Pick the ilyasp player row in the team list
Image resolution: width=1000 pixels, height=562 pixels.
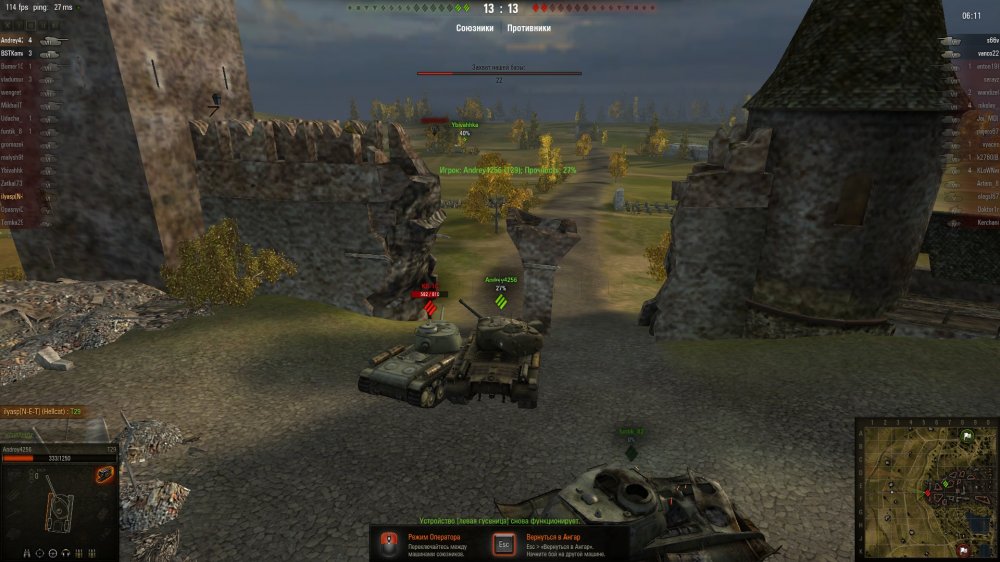14,197
